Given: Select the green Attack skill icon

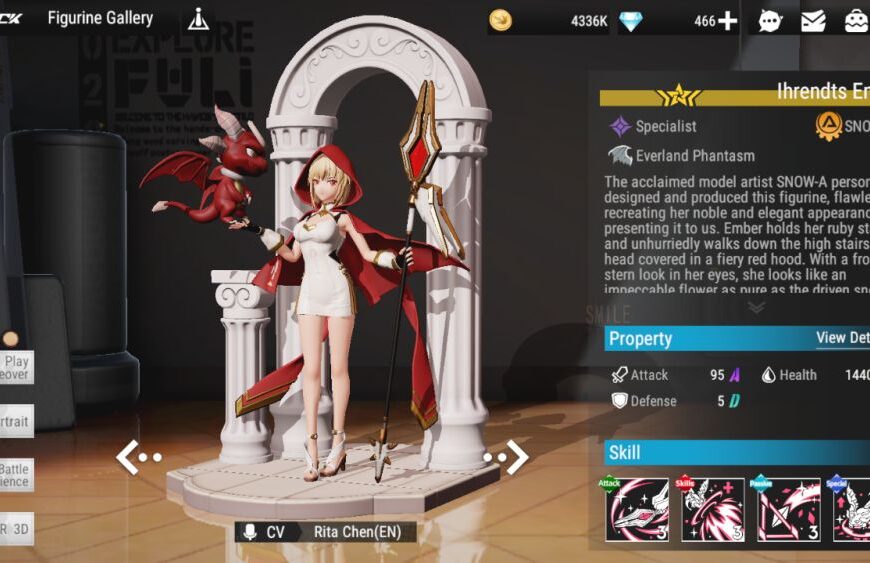Looking at the screenshot, I should point(637,509).
